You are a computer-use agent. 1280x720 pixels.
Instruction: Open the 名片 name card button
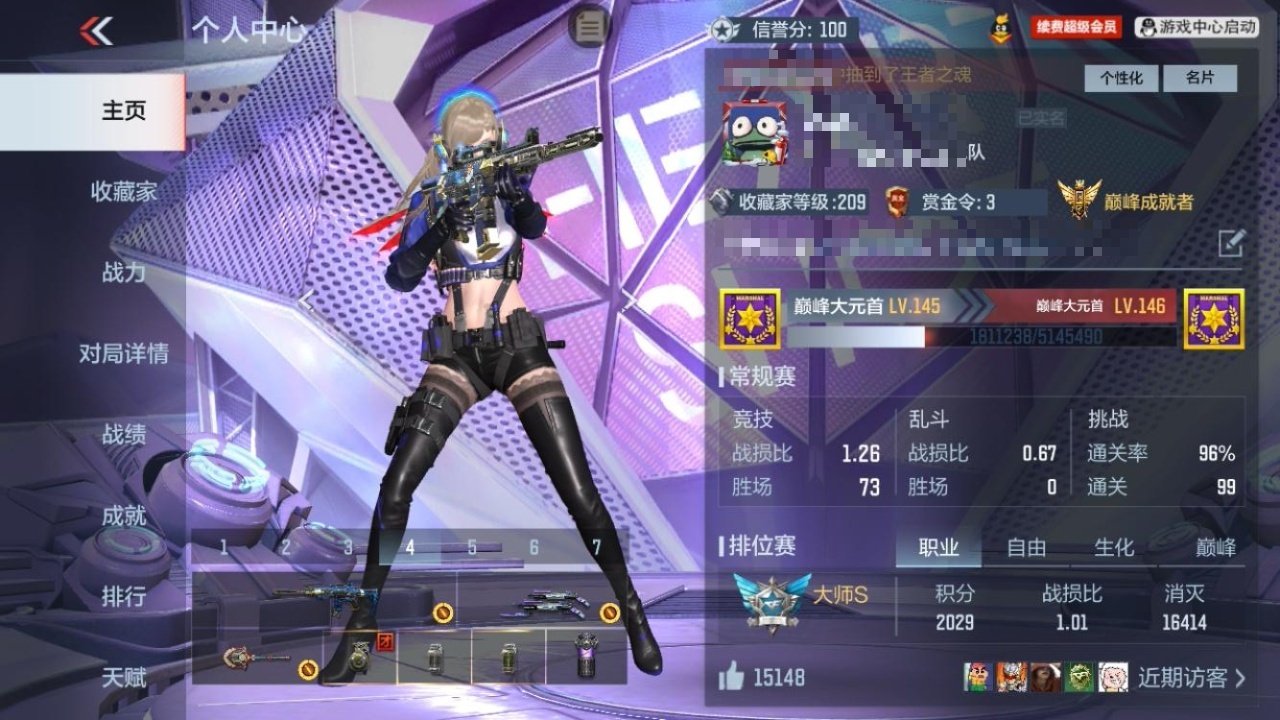coord(1200,78)
